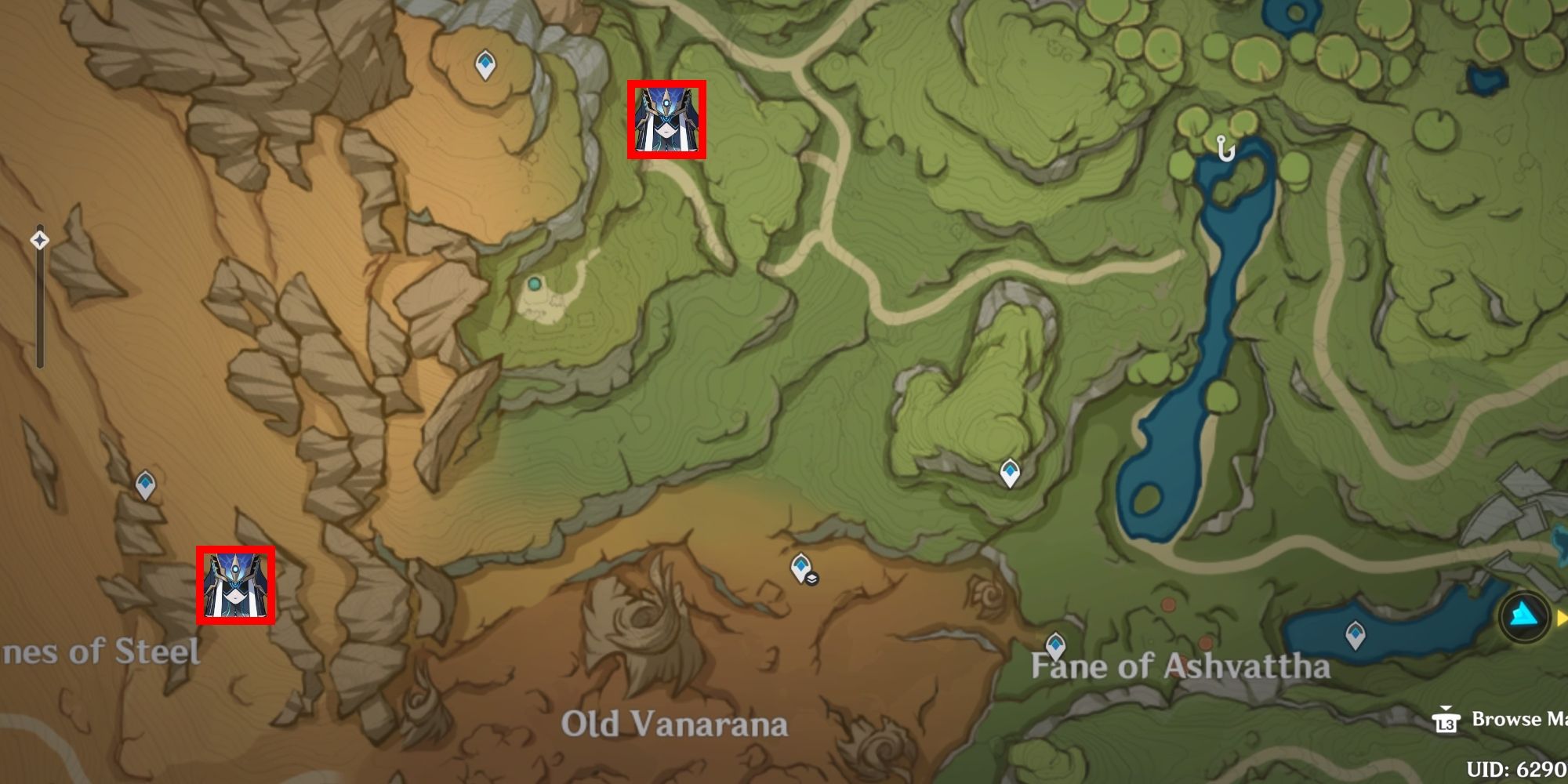The width and height of the screenshot is (1568, 784).
Task: Expand the panel via the yellow arrow on the right edge
Action: pos(1561,616)
